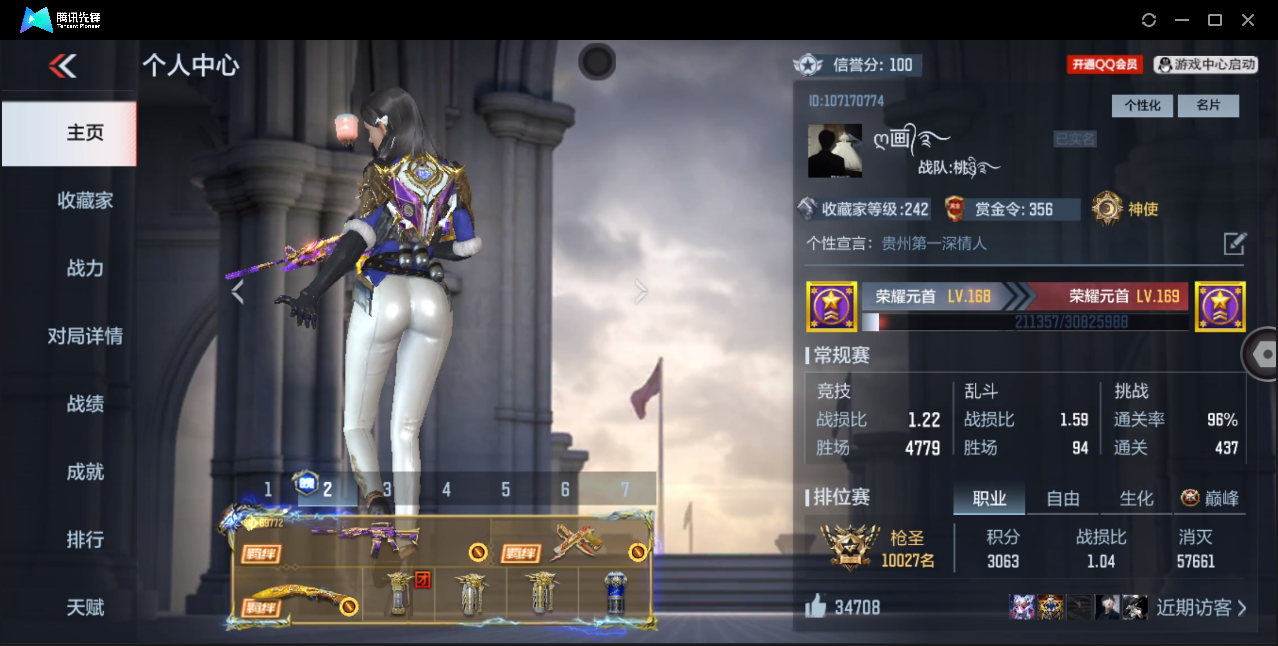Open the 巅峰 peak ranked tab
The image size is (1278, 646).
coord(1211,498)
